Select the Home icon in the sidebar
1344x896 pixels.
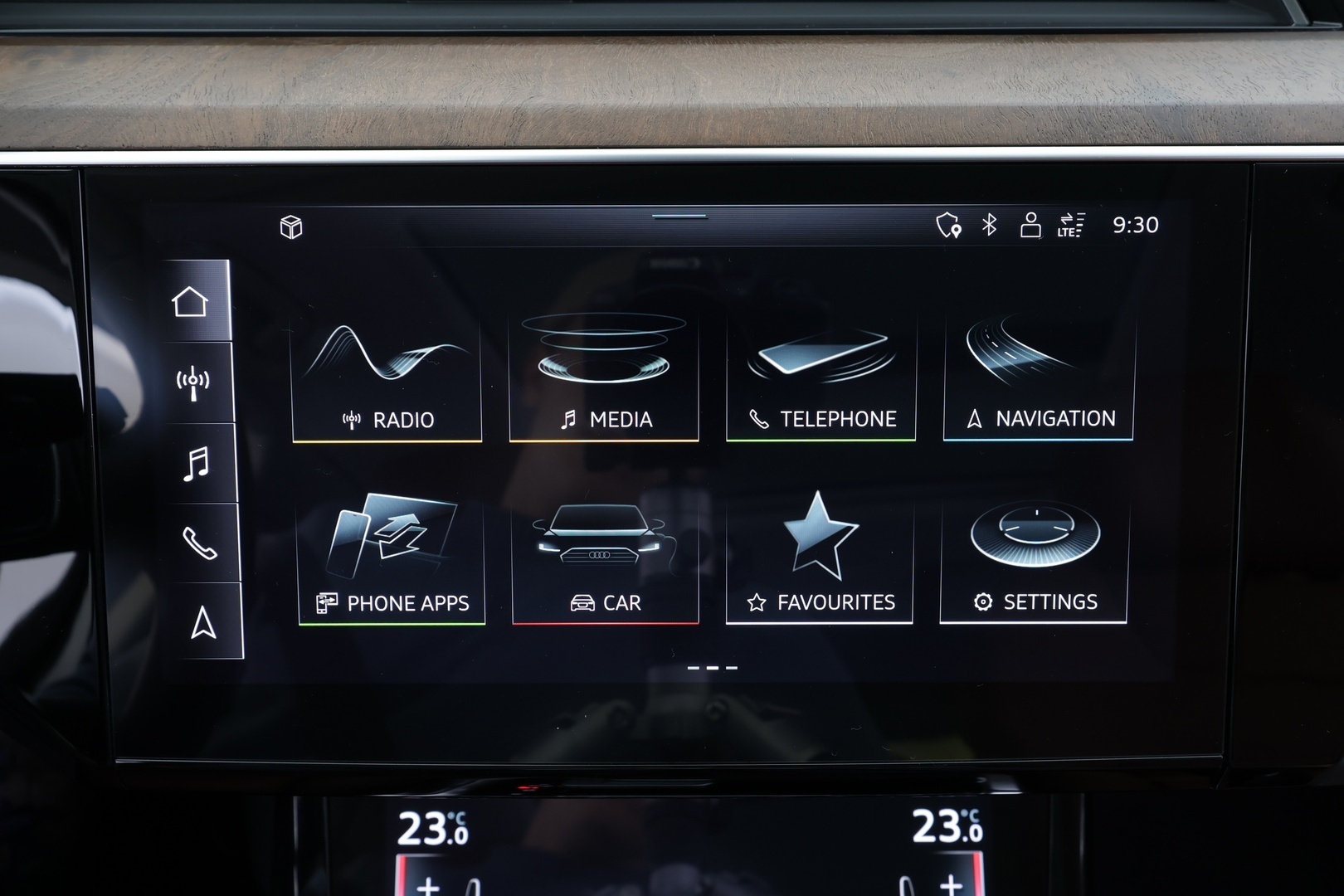tap(192, 300)
